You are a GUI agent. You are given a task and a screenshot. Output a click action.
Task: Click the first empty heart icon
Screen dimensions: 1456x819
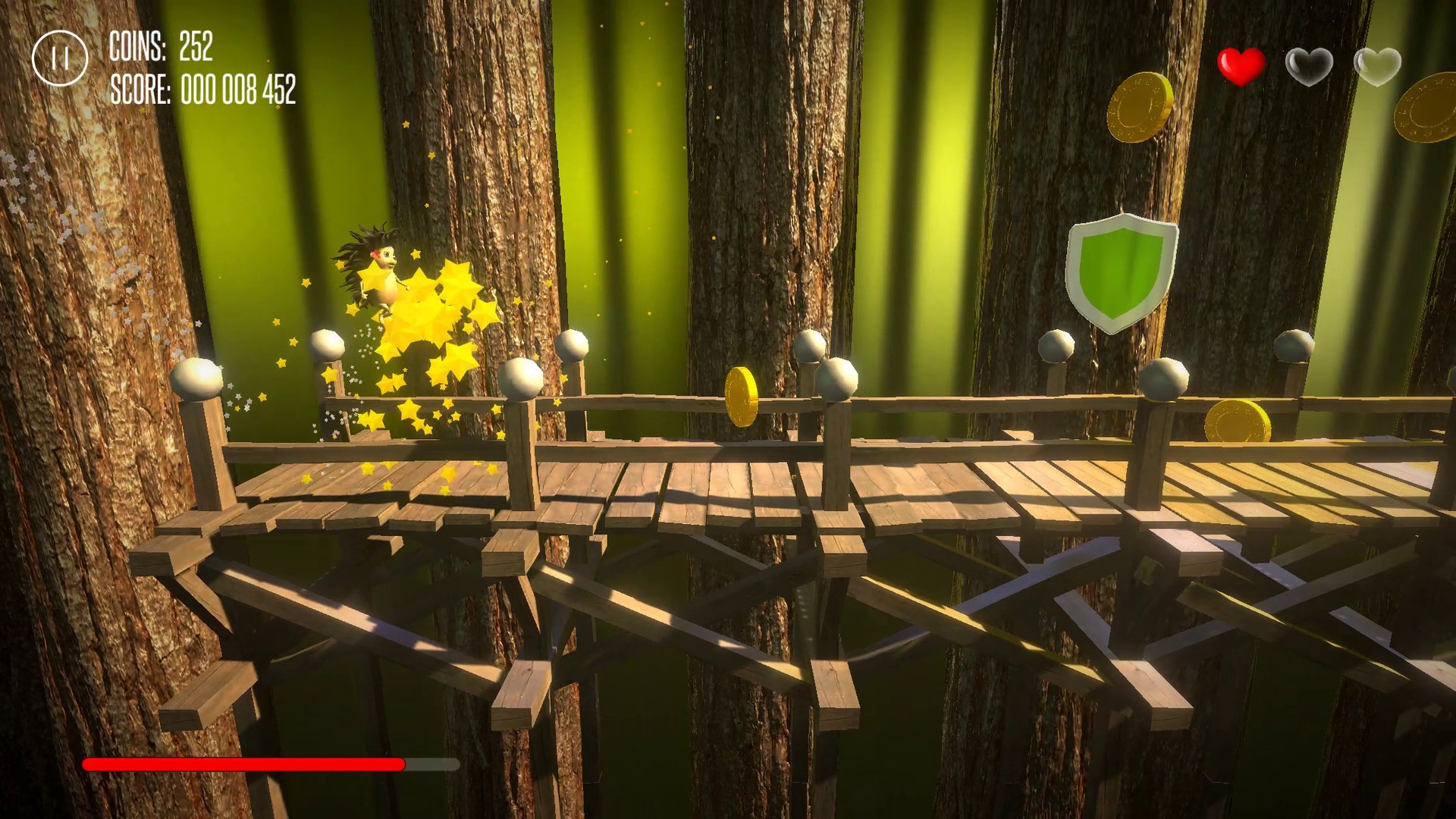[1310, 66]
